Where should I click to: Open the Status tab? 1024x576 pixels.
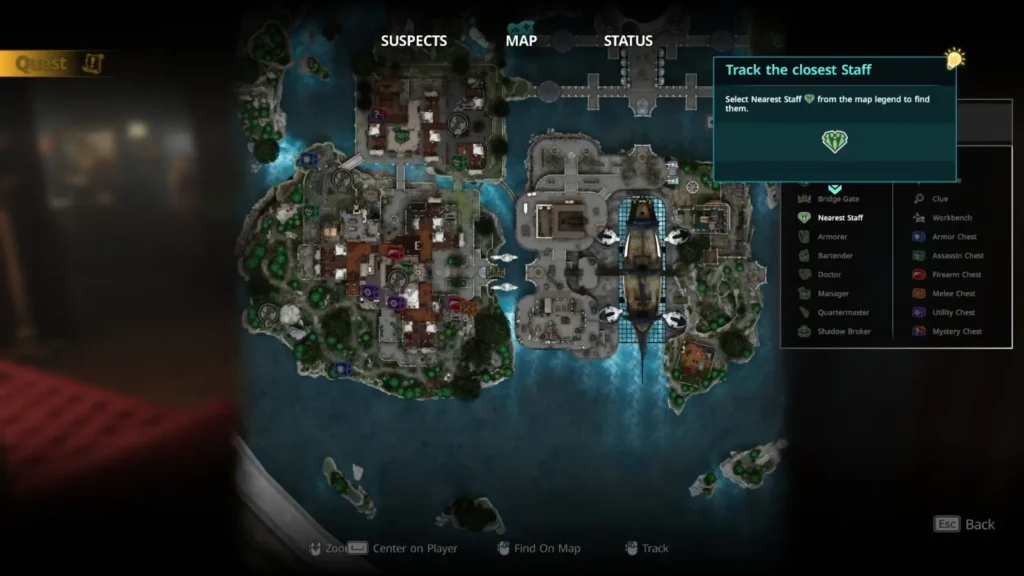(628, 41)
